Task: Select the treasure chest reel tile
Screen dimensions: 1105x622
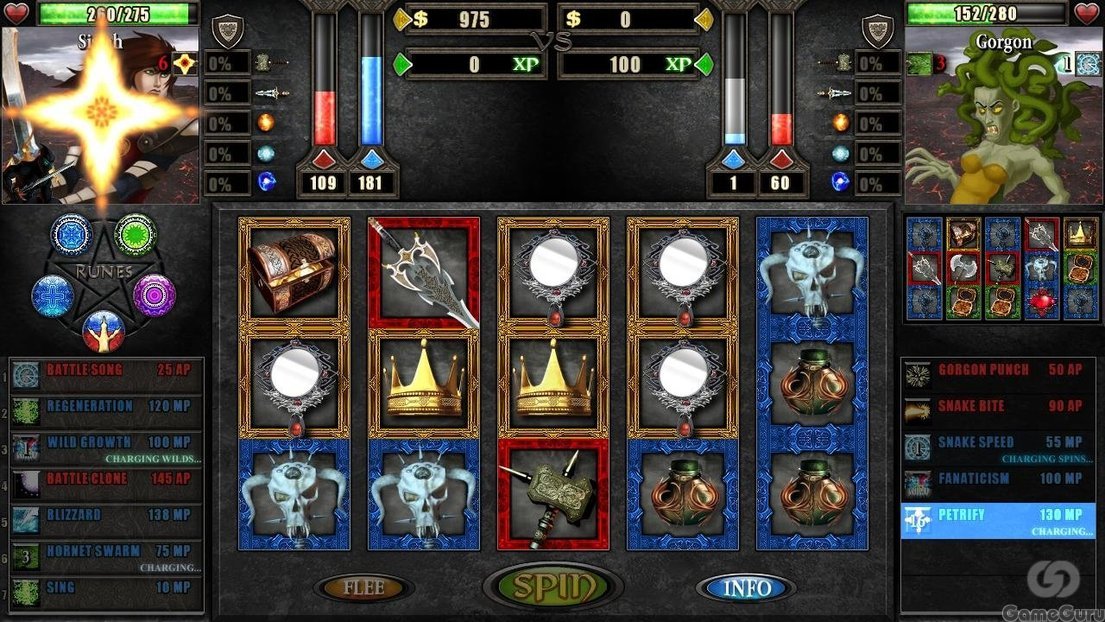Action: click(x=294, y=271)
